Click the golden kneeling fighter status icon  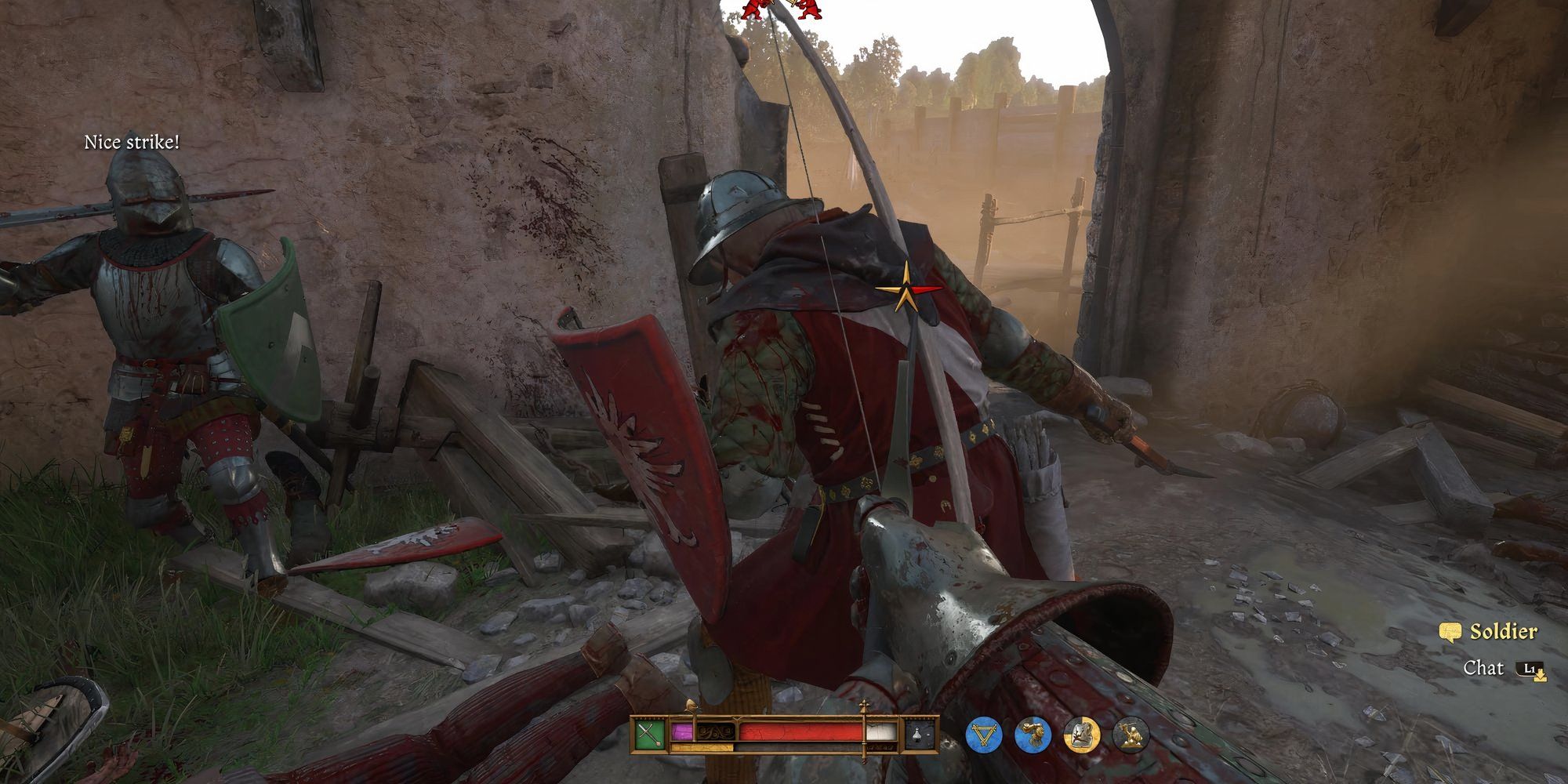point(1130,735)
